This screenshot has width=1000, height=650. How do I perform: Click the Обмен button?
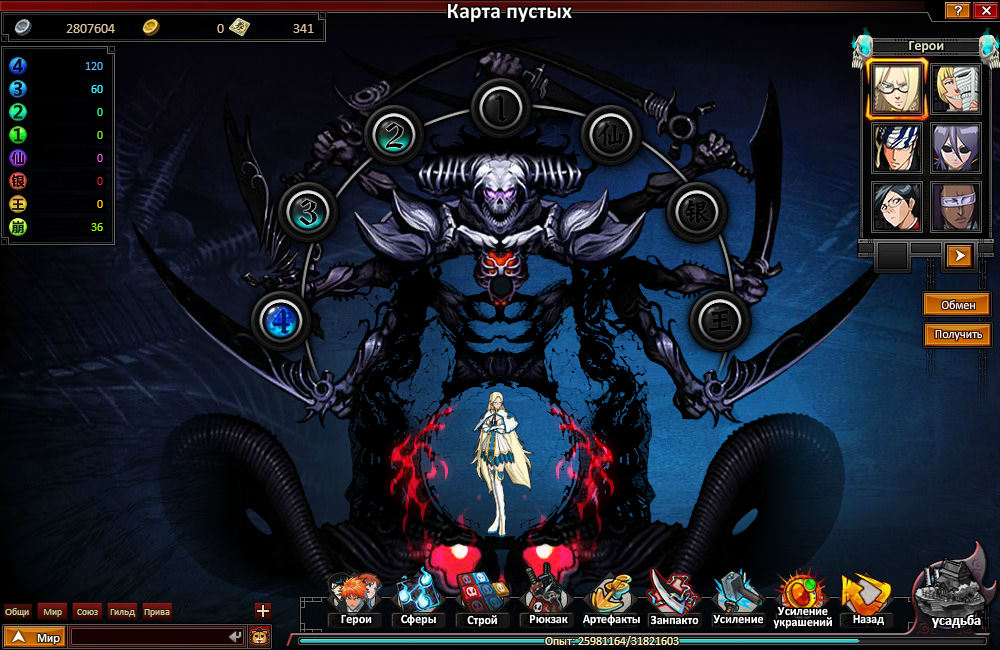[957, 304]
